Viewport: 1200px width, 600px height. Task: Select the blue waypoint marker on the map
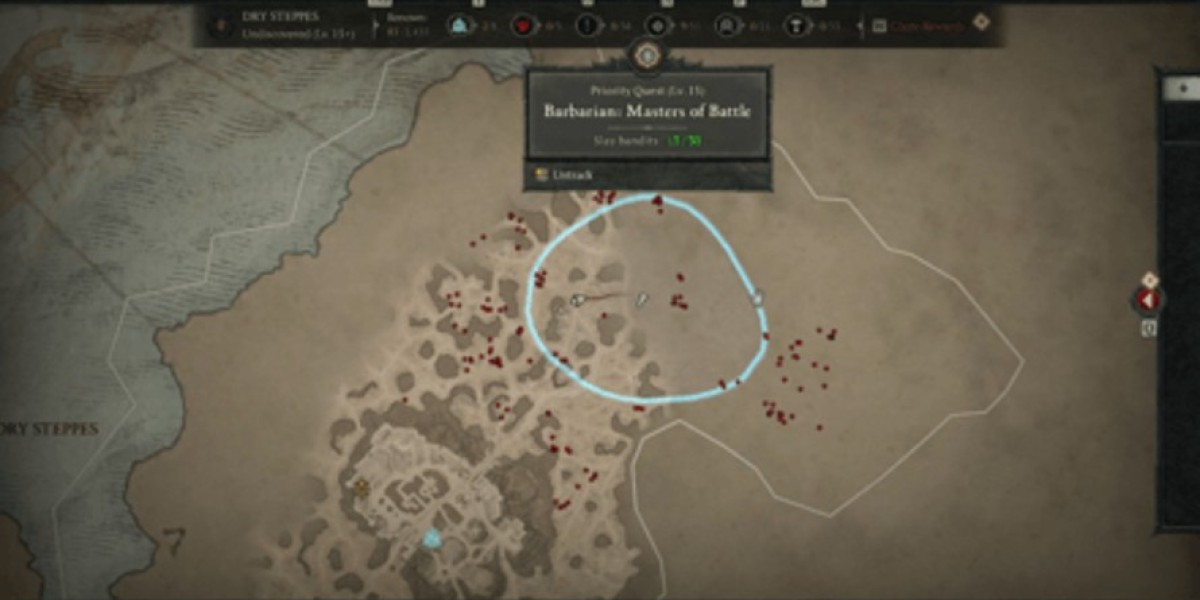[x=432, y=539]
